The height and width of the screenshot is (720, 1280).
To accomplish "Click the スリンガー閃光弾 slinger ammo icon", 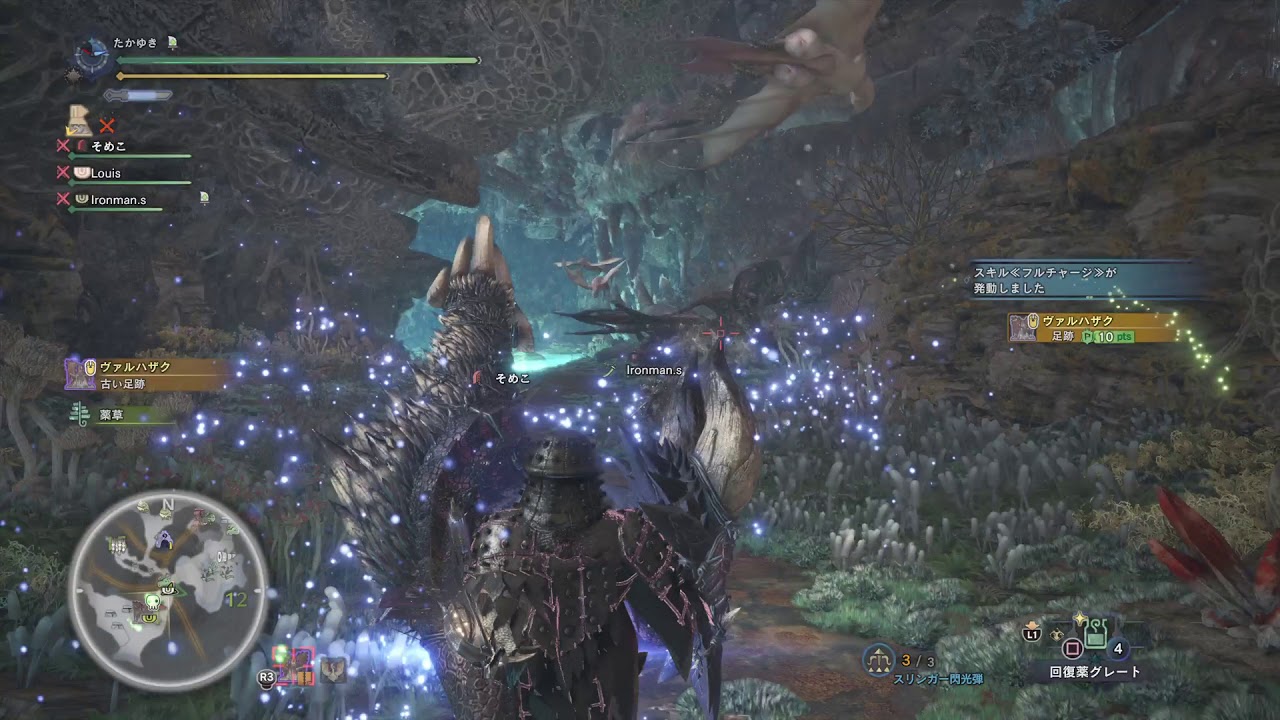I will 879,660.
